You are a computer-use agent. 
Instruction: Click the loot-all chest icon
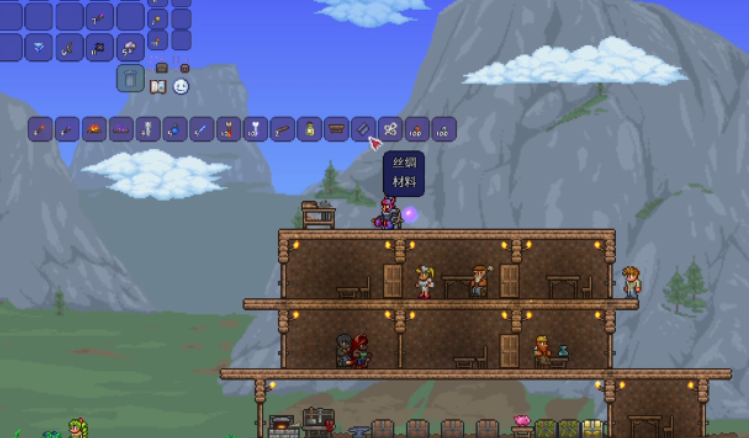coord(161,68)
